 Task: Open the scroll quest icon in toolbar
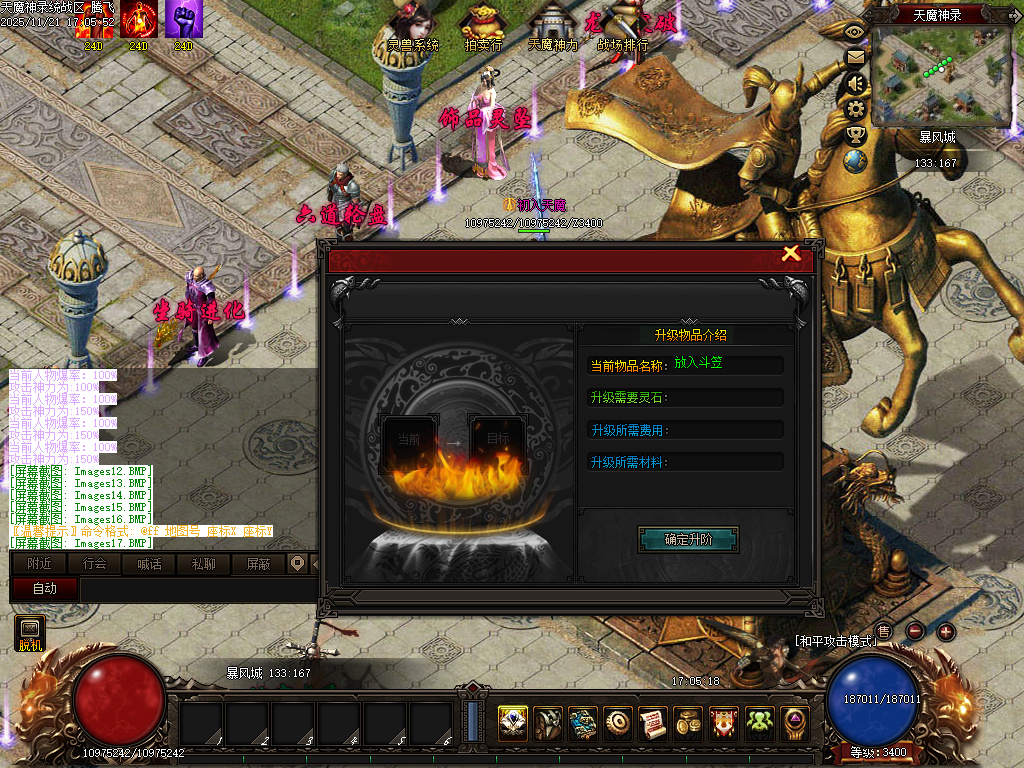pos(653,722)
